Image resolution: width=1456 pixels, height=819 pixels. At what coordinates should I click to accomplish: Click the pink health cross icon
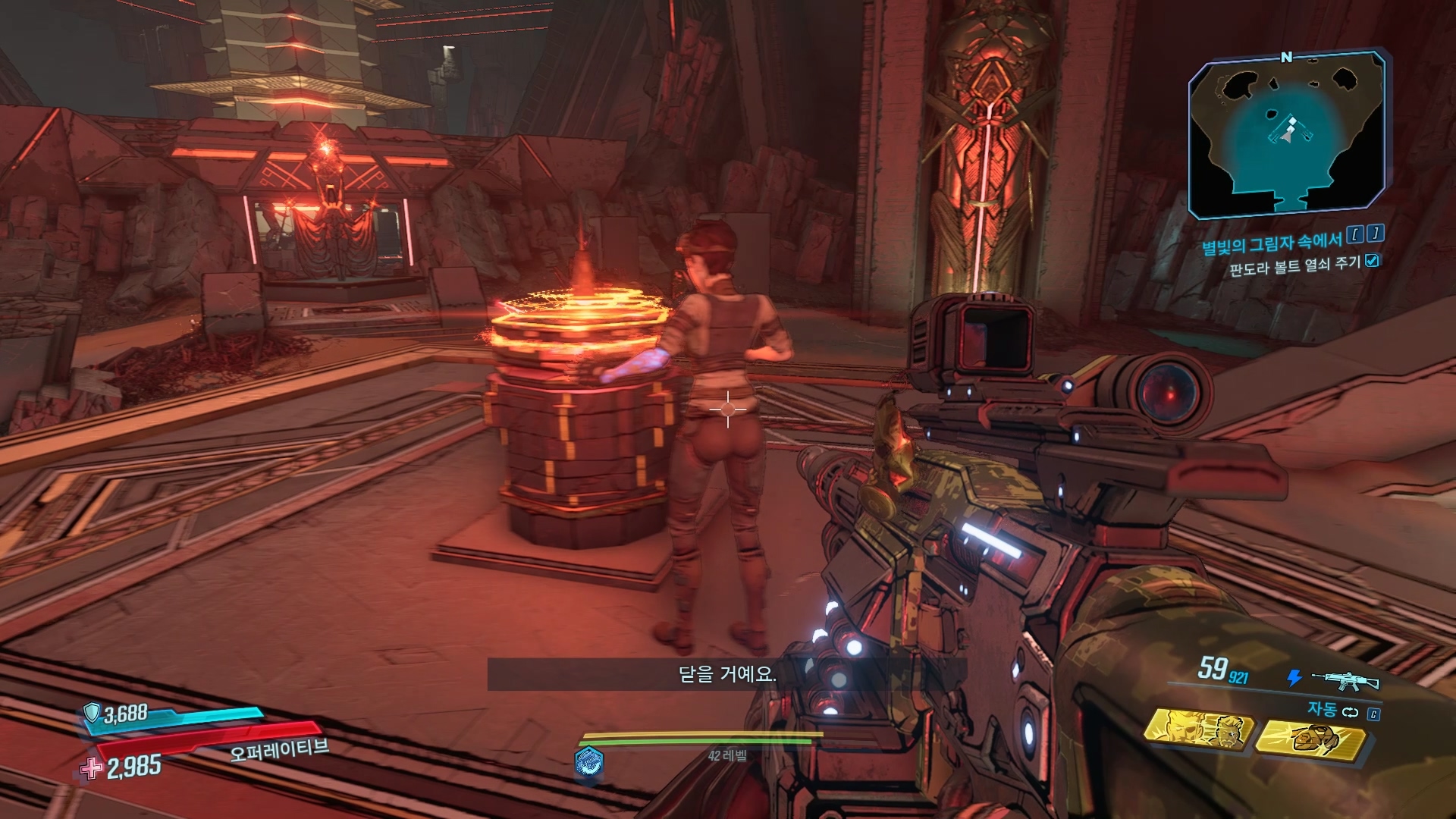point(91,768)
